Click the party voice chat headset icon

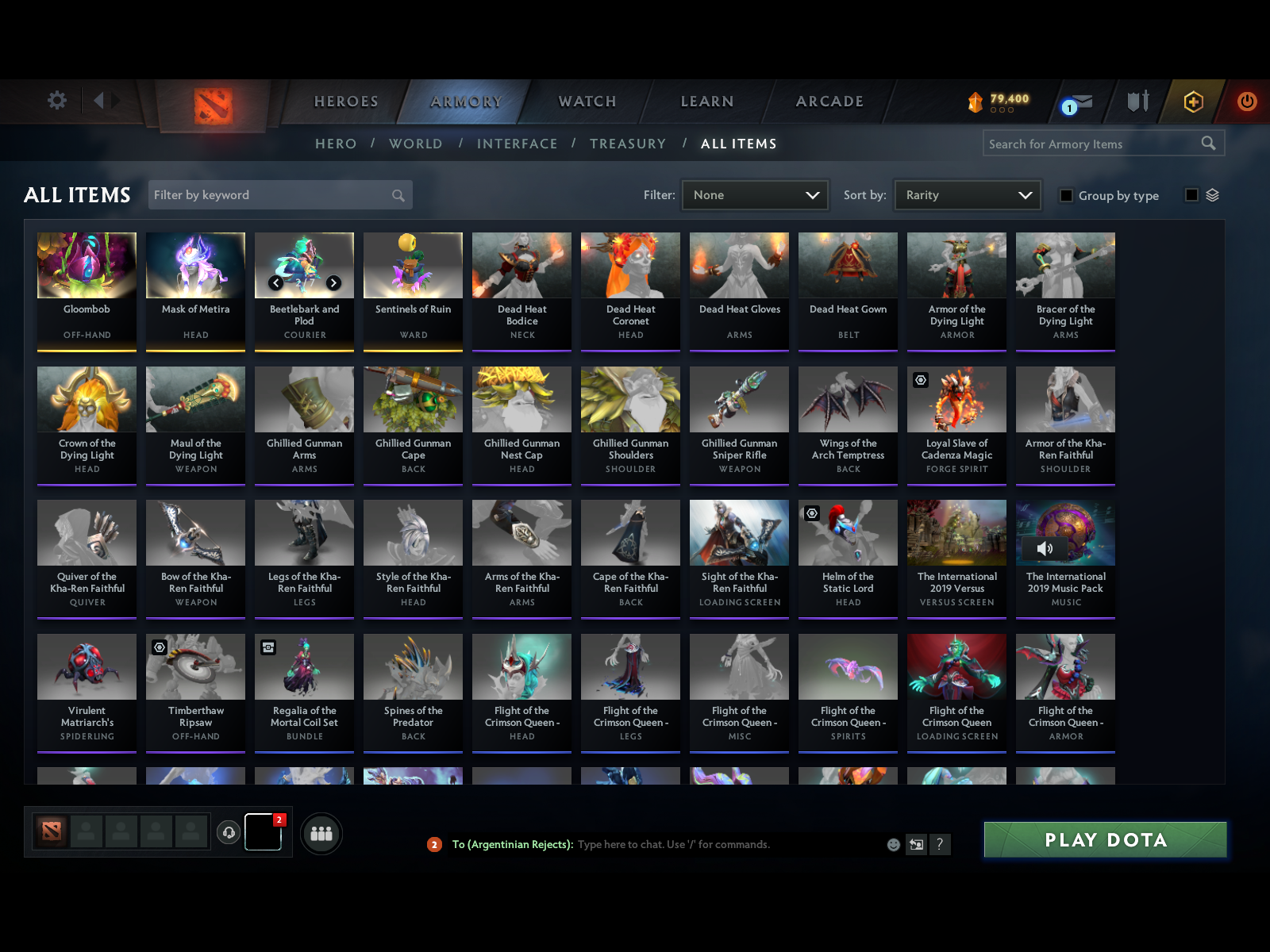tap(229, 831)
